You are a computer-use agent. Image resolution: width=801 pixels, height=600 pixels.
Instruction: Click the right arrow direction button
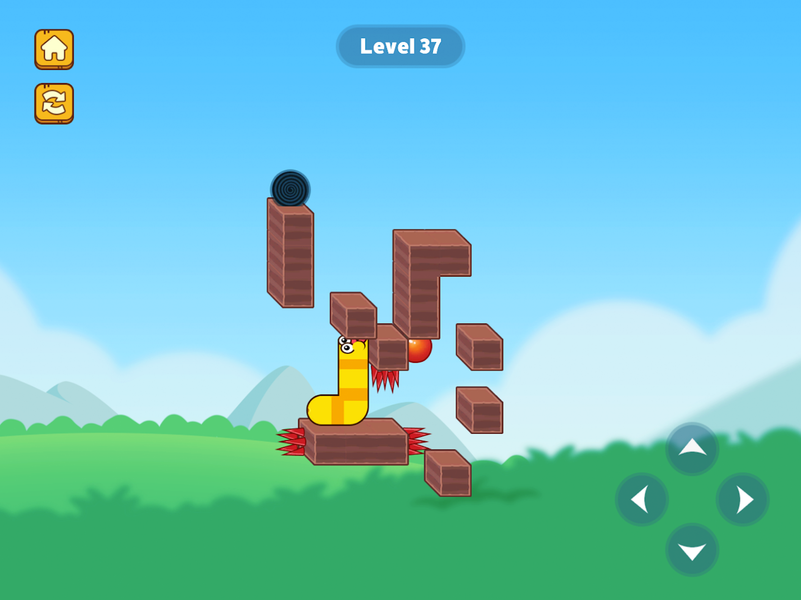743,499
